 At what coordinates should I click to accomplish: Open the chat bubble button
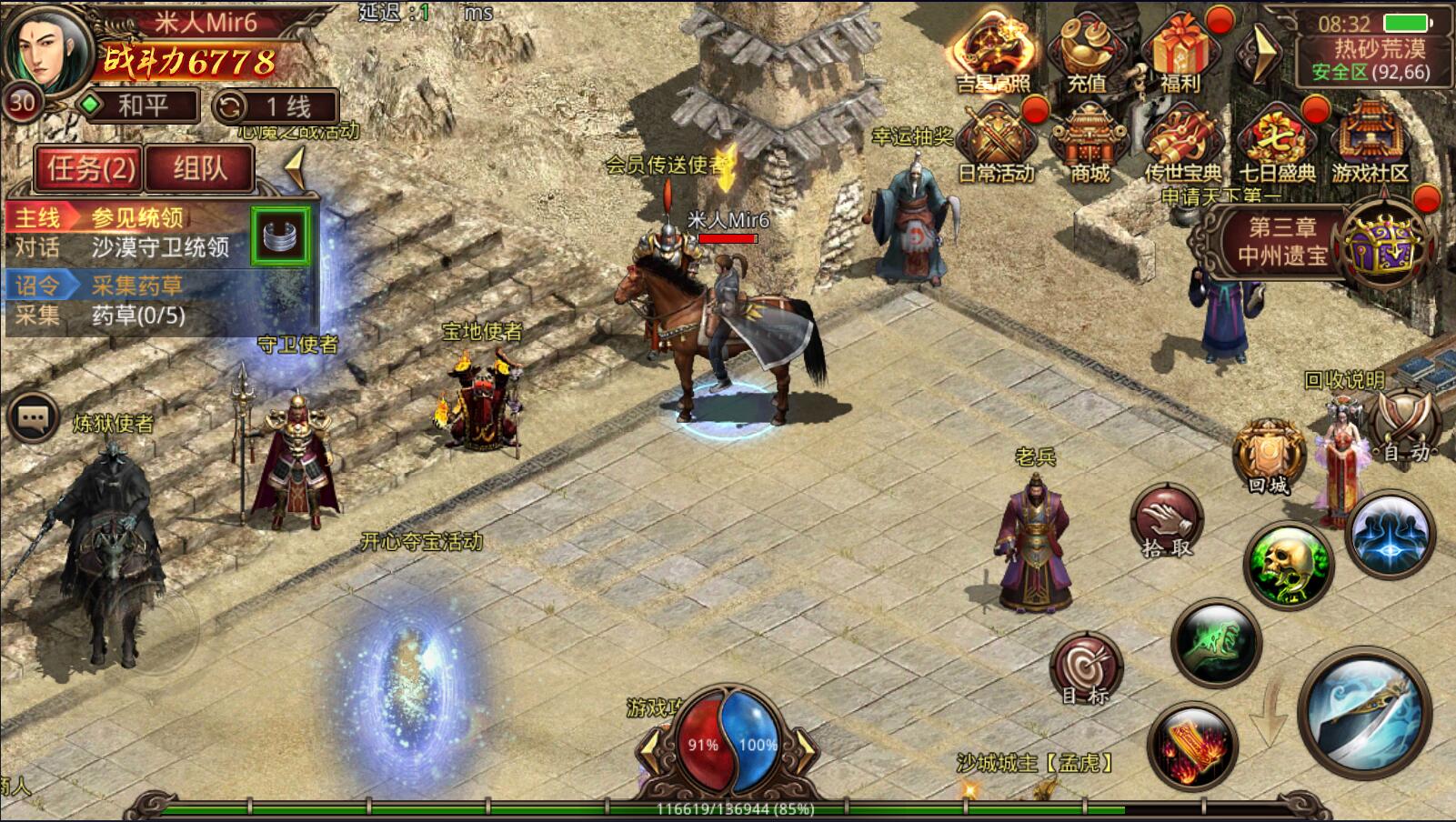coord(34,418)
